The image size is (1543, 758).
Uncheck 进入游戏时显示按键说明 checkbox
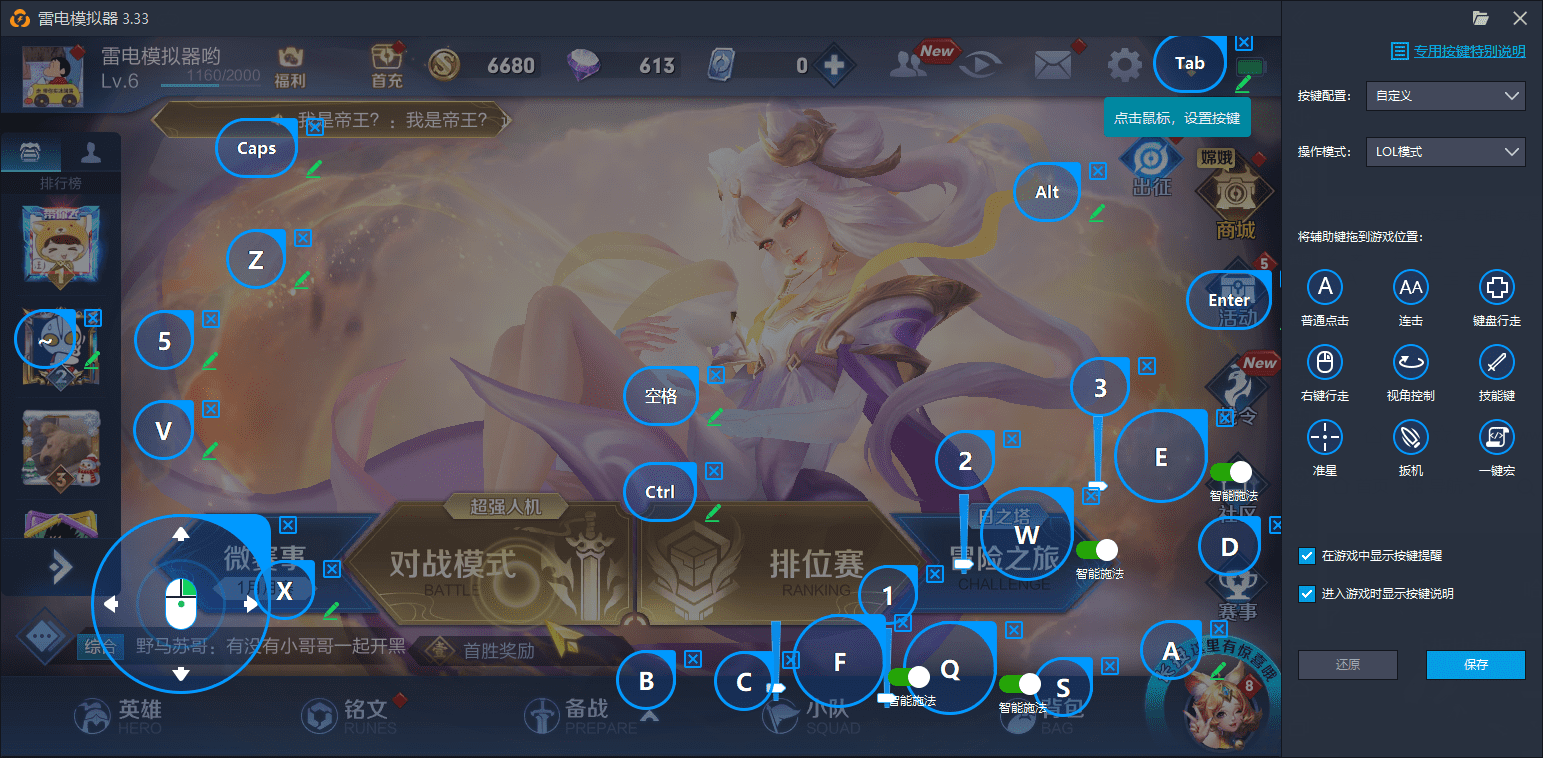(1307, 593)
